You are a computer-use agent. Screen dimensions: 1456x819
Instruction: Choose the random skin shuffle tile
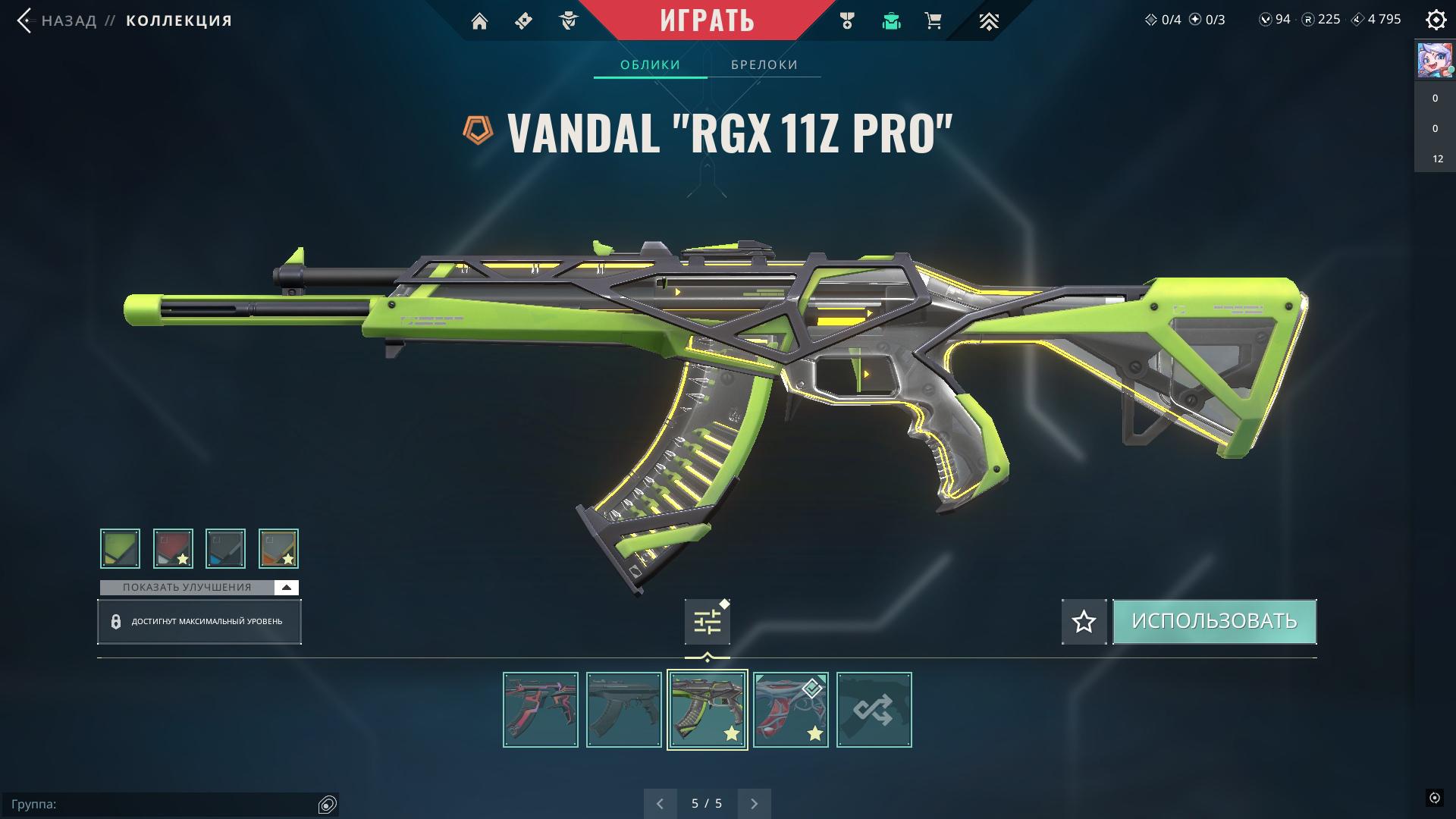[874, 710]
